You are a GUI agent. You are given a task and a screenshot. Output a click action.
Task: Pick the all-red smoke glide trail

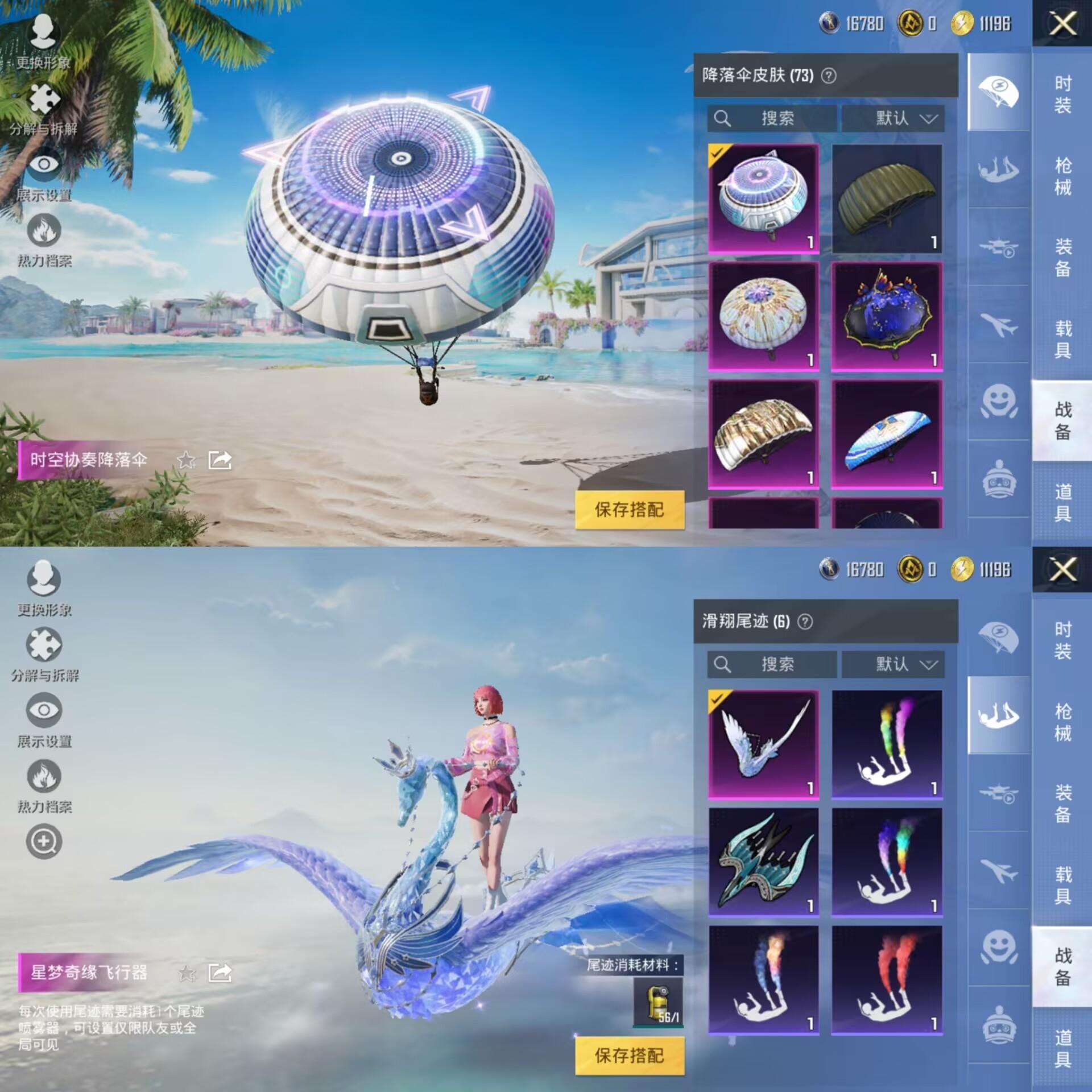886,979
